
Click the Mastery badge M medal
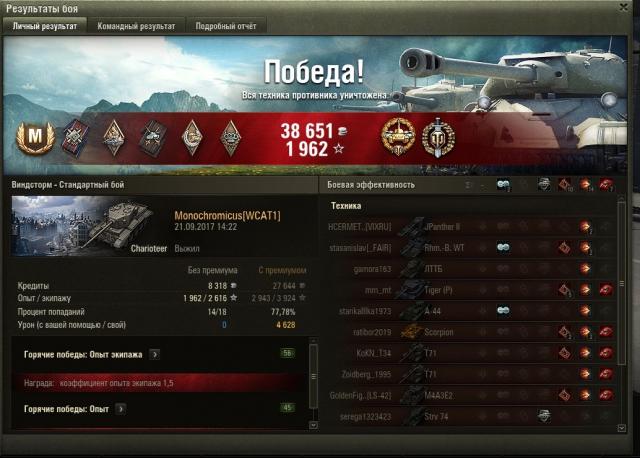tap(35, 136)
